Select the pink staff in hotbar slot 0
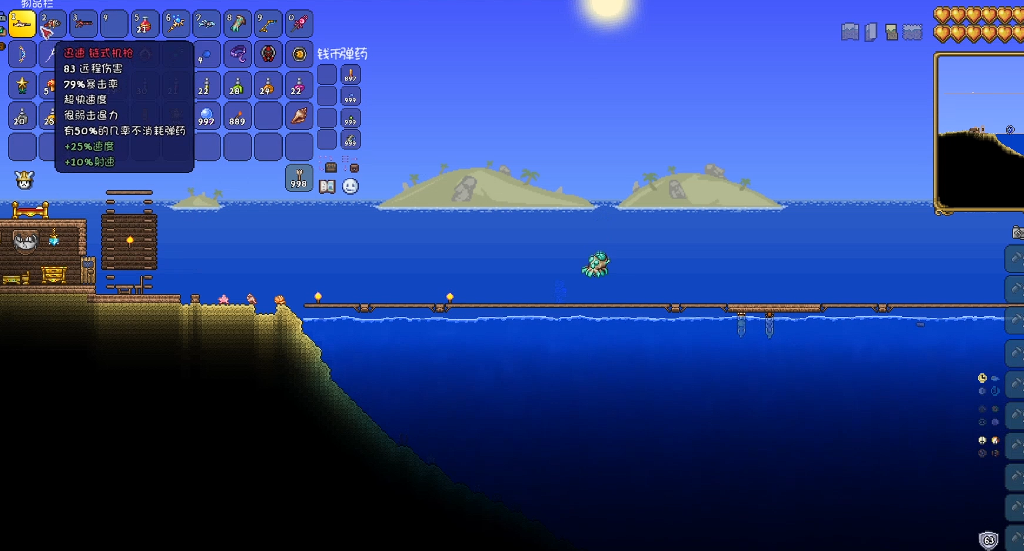This screenshot has width=1024, height=551. tap(299, 24)
